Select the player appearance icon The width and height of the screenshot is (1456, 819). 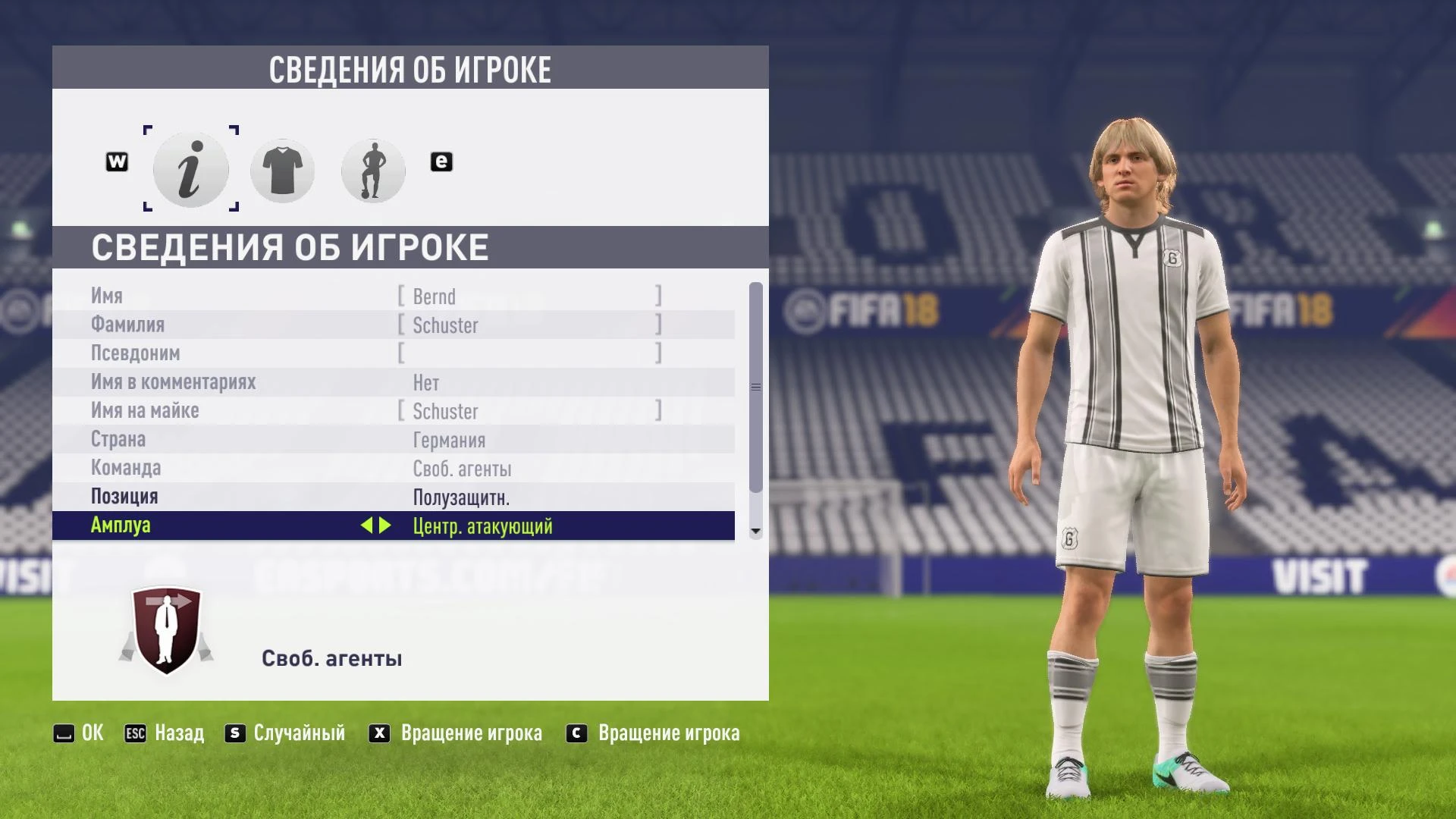click(x=373, y=169)
